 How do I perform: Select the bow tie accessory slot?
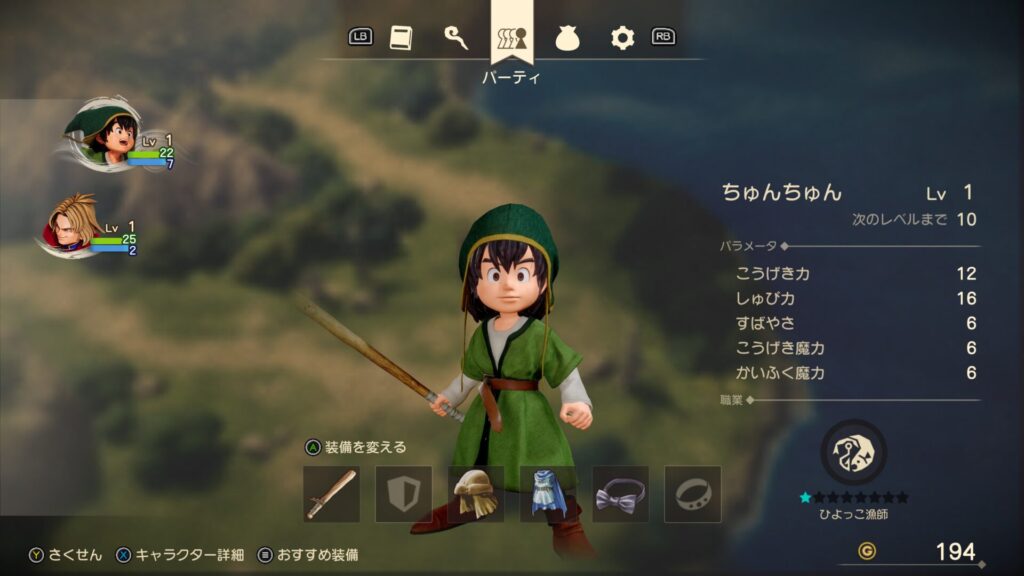tap(620, 494)
